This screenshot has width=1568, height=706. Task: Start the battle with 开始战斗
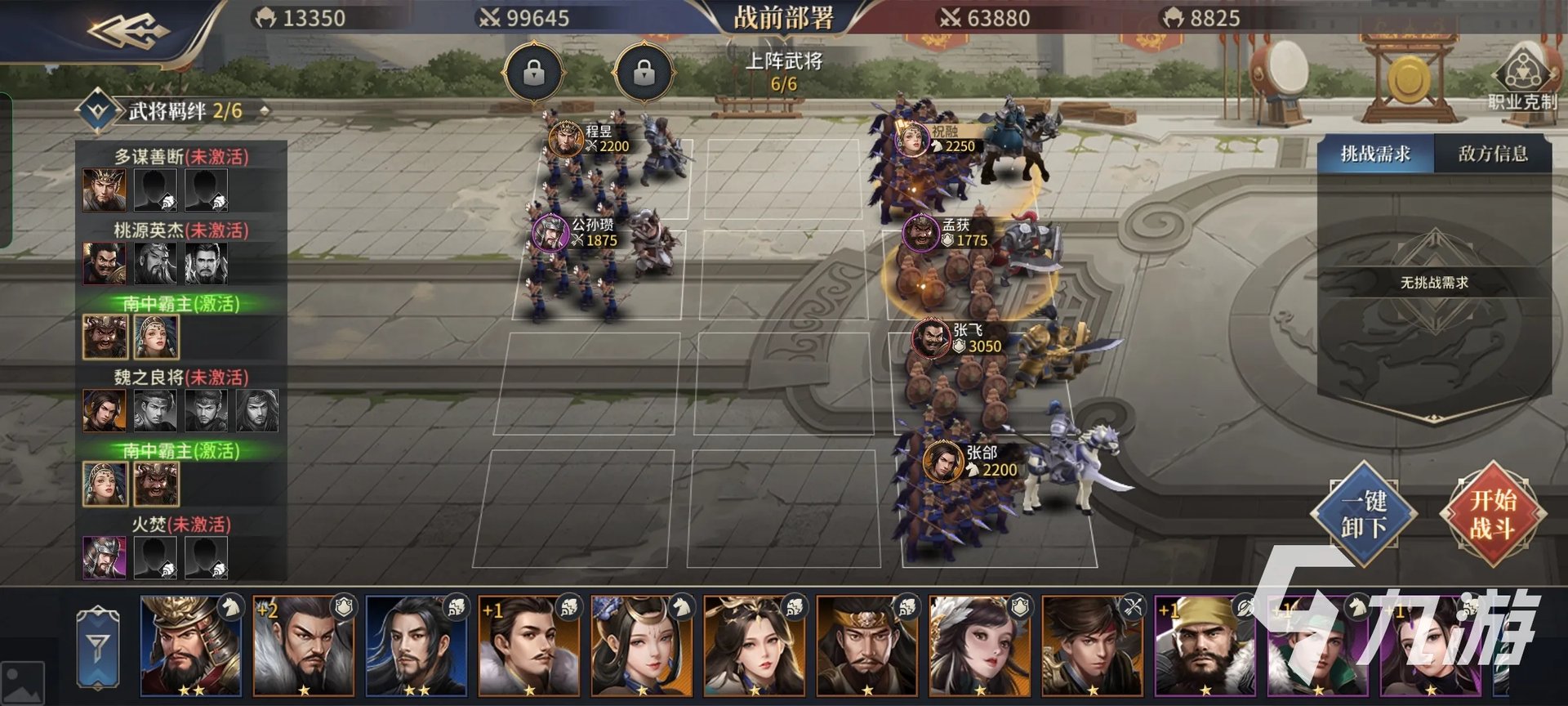point(1492,514)
